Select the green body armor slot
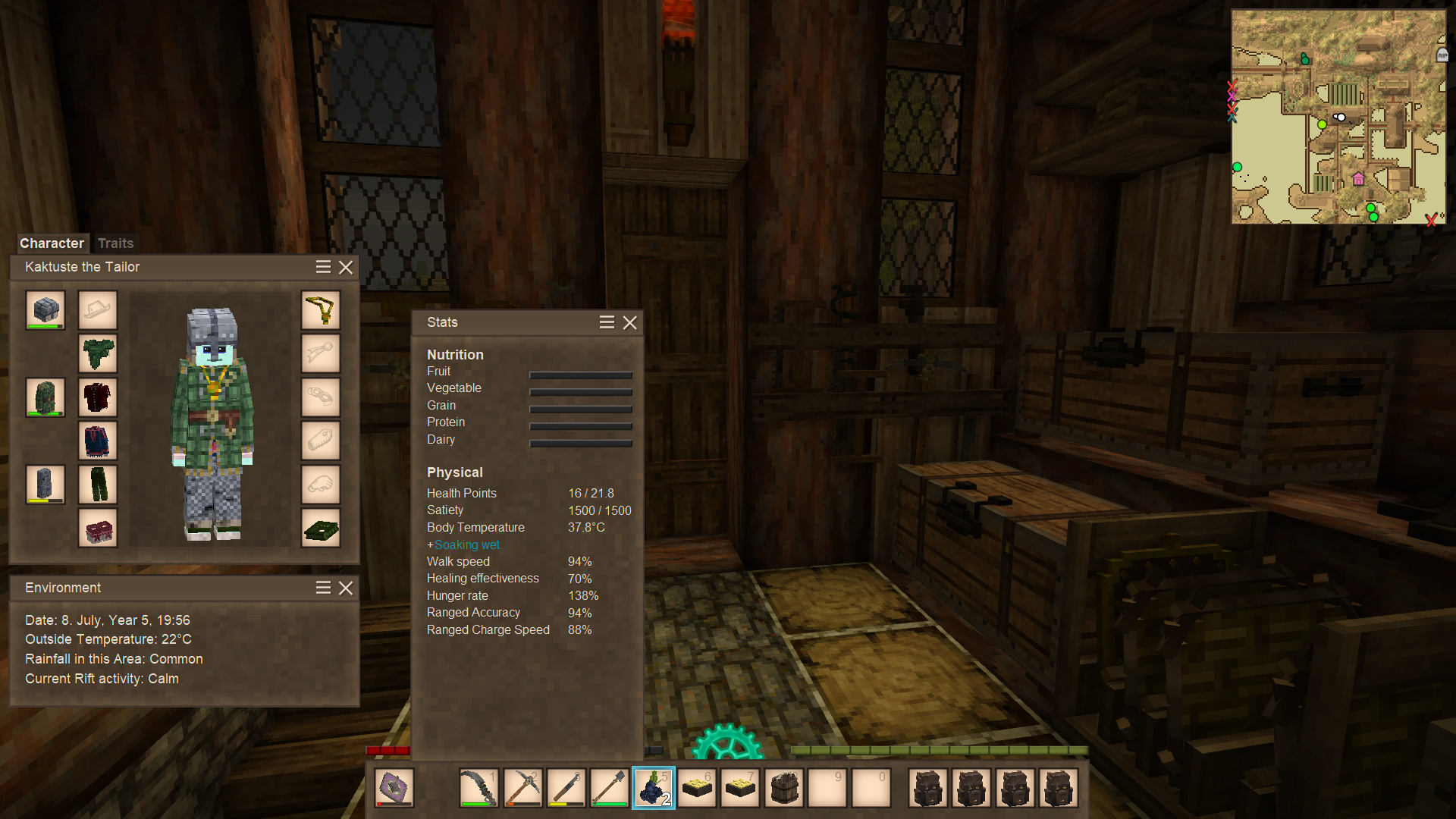Viewport: 1456px width, 819px height. point(45,397)
